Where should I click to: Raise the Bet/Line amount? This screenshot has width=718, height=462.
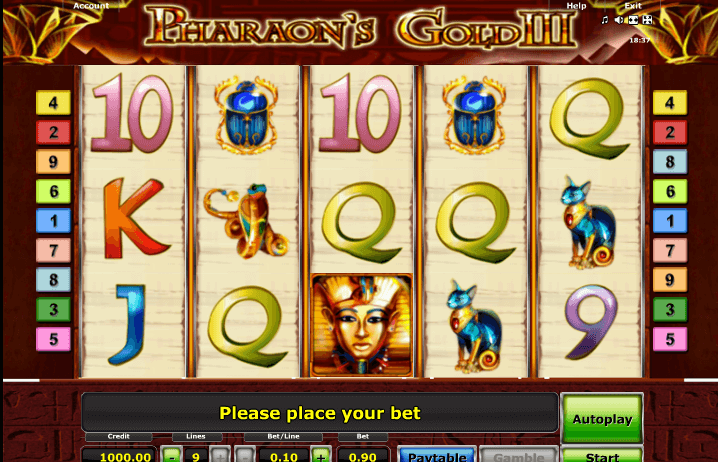(x=320, y=456)
